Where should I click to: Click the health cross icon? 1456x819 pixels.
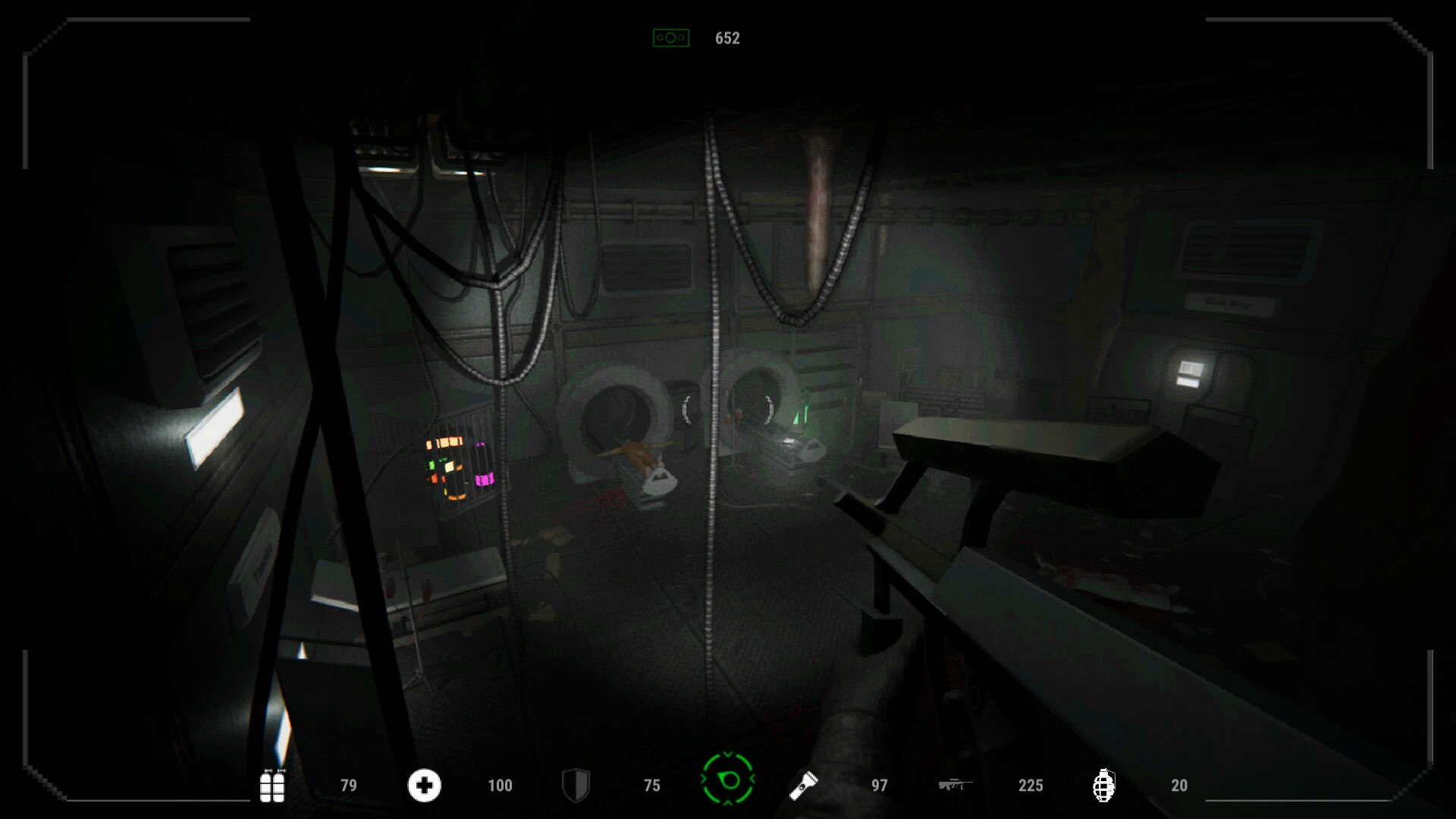pyautogui.click(x=424, y=786)
